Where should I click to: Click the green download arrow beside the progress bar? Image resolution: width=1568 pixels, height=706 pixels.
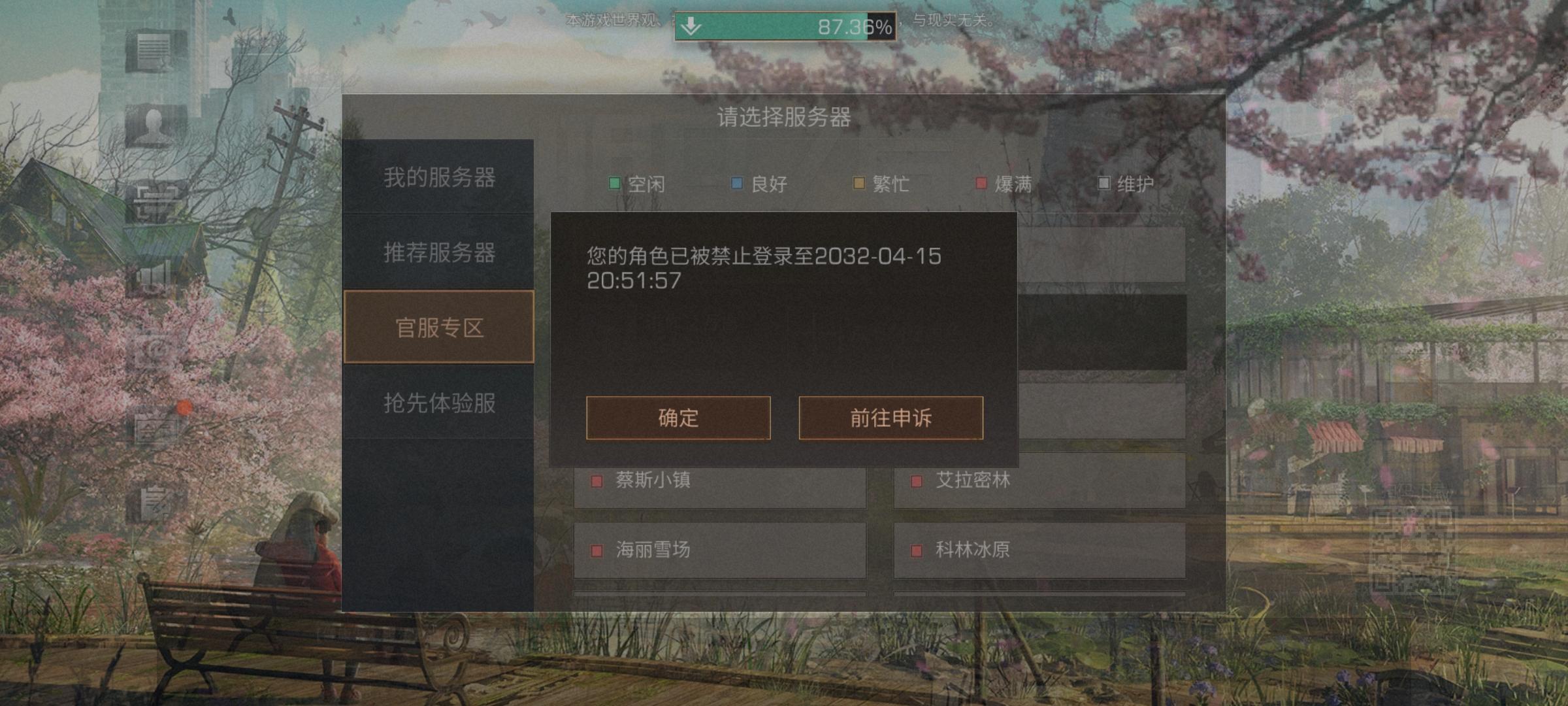(691, 26)
